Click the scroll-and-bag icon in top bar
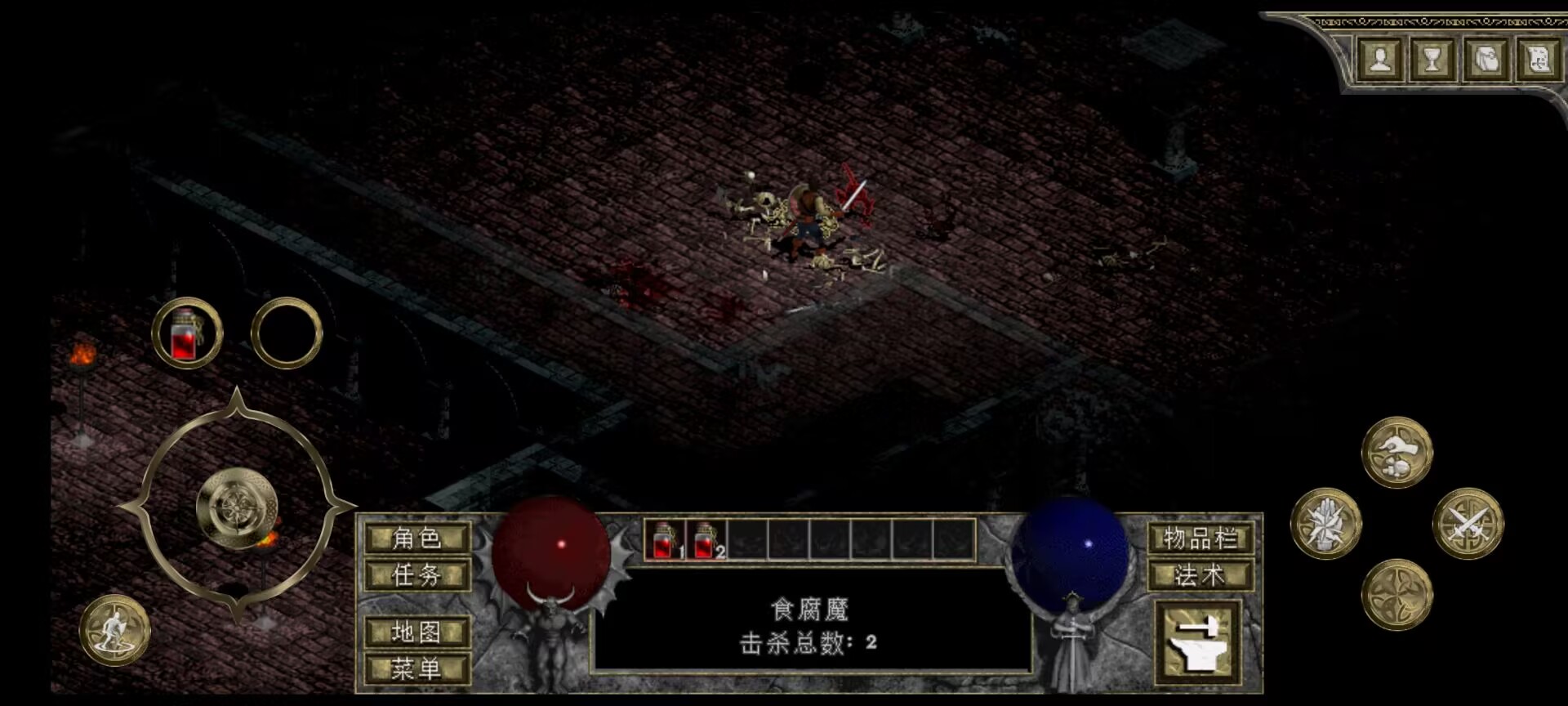Viewport: 1568px width, 706px height. 1486,59
